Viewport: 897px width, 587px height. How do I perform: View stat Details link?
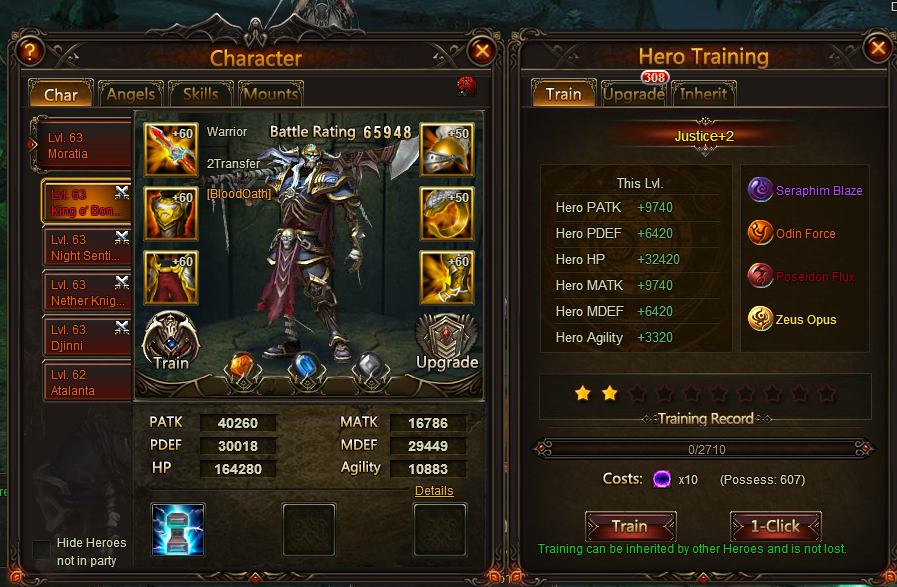pyautogui.click(x=434, y=491)
